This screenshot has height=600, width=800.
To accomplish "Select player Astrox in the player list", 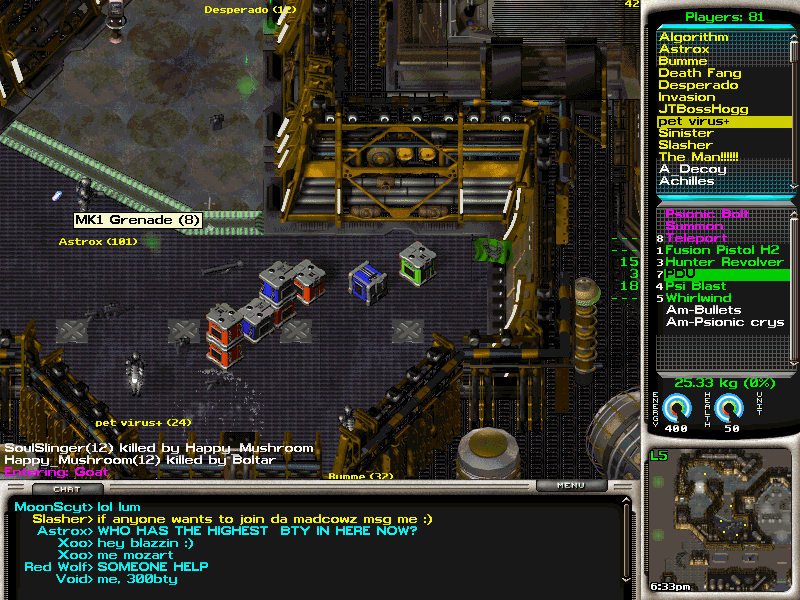I will click(x=684, y=49).
